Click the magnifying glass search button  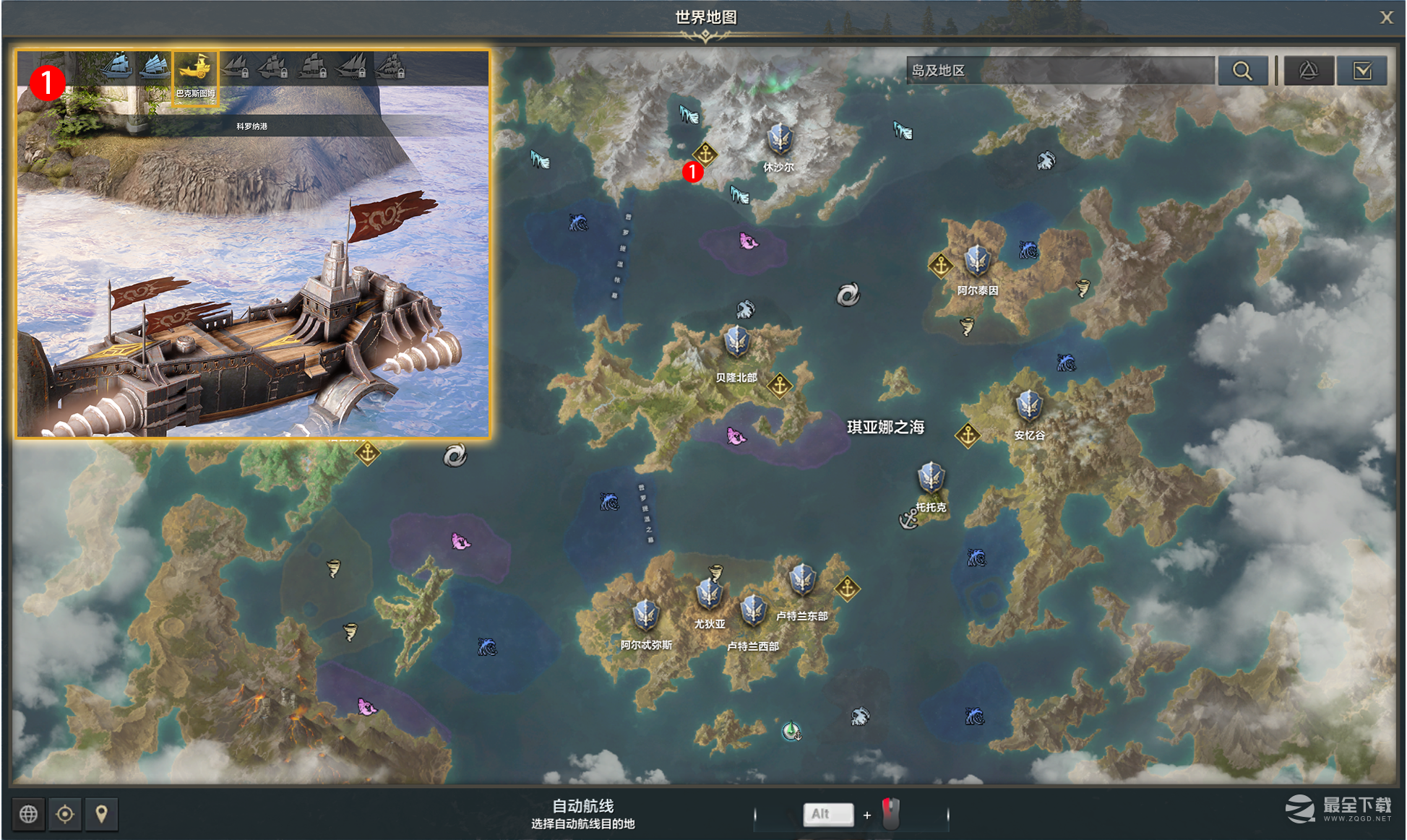[1242, 70]
